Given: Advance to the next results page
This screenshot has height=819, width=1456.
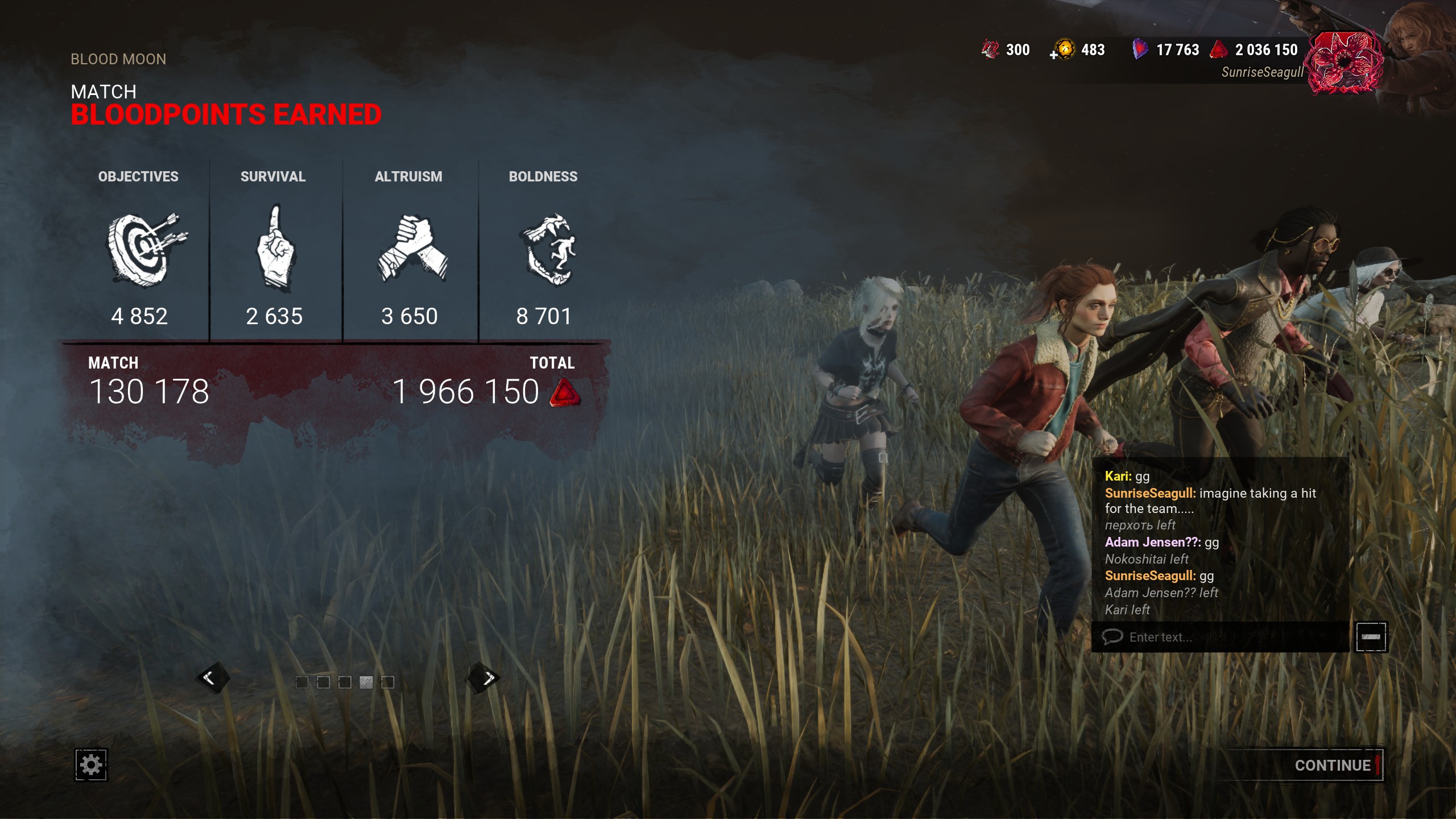Looking at the screenshot, I should [x=485, y=677].
